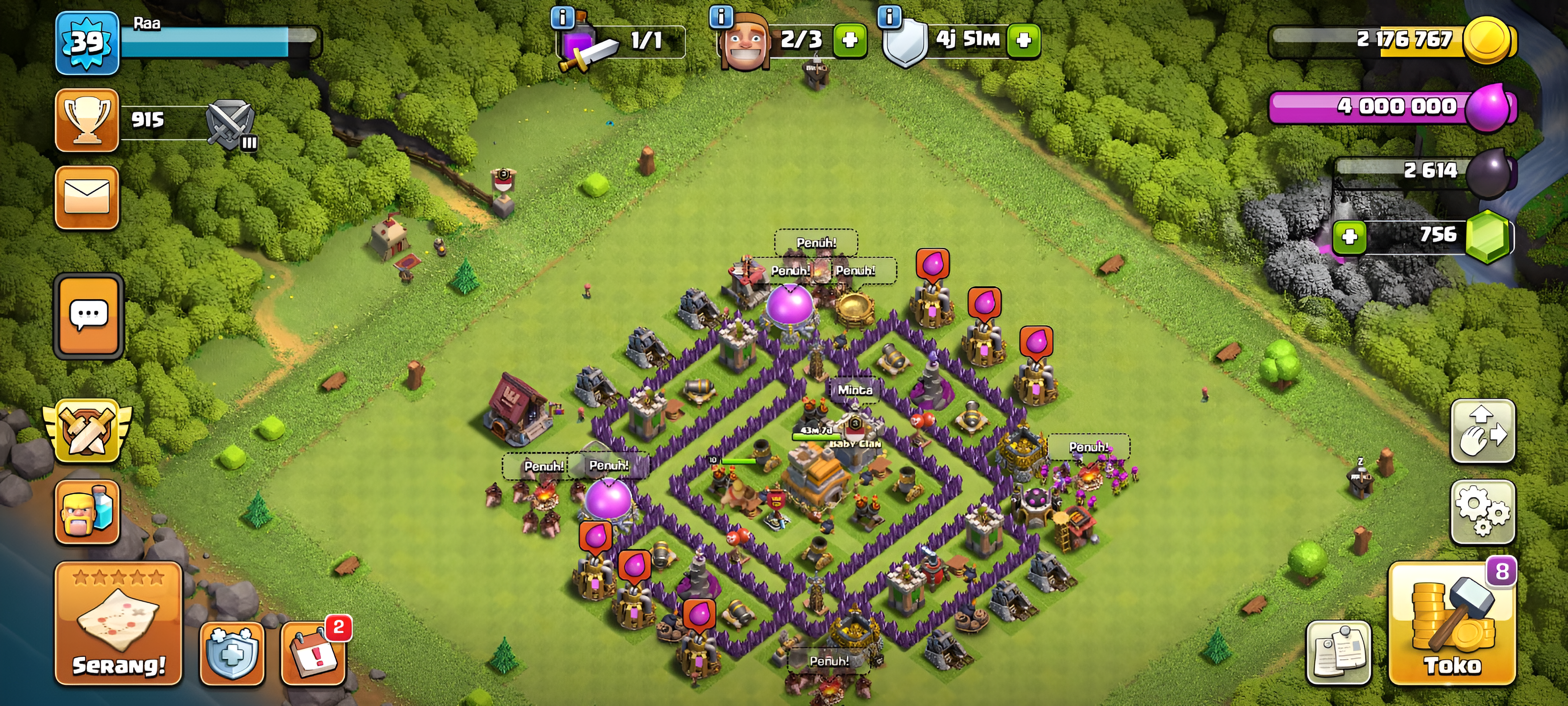View the trophy league profile
Viewport: 1568px width, 706px height.
coord(87,120)
